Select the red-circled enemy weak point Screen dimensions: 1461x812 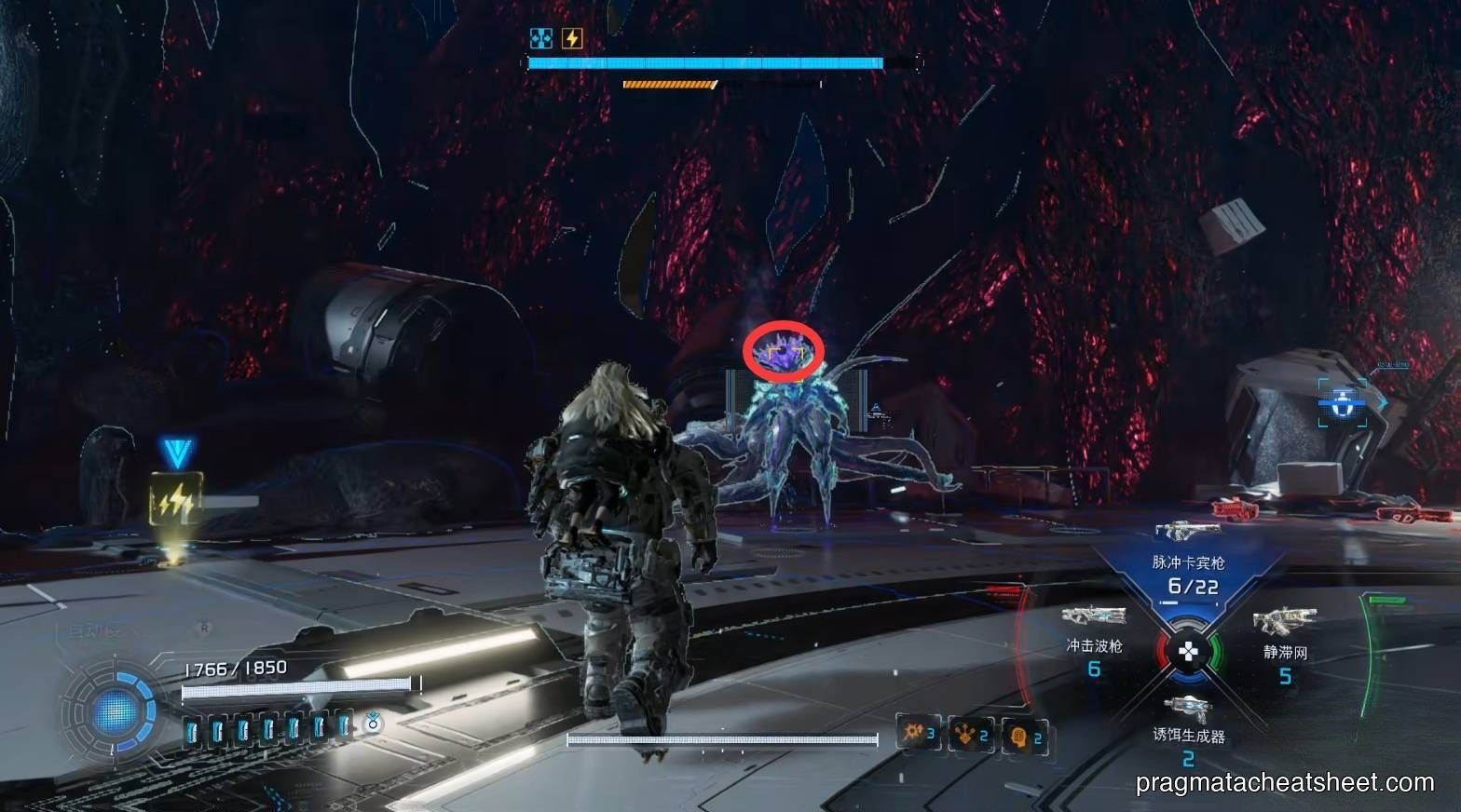click(x=783, y=353)
